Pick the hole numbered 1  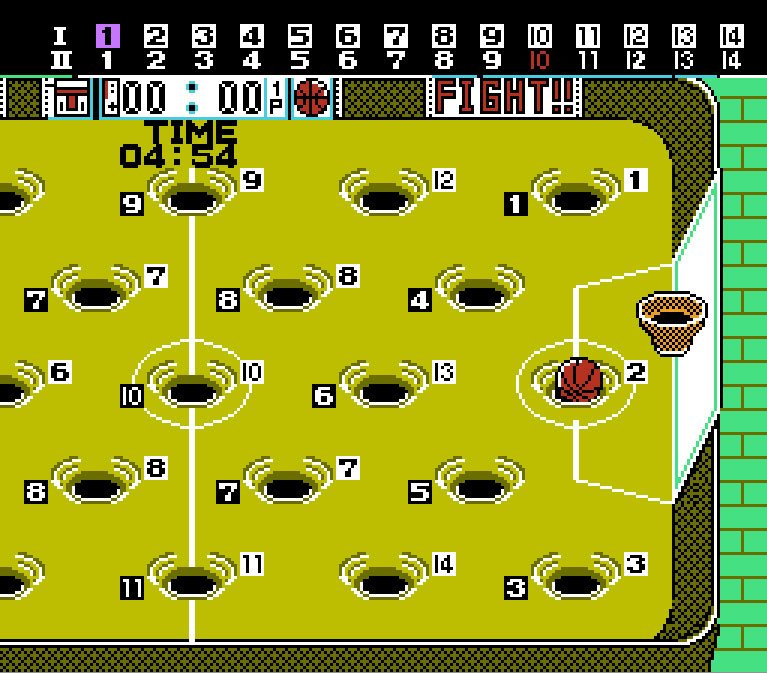coord(575,196)
